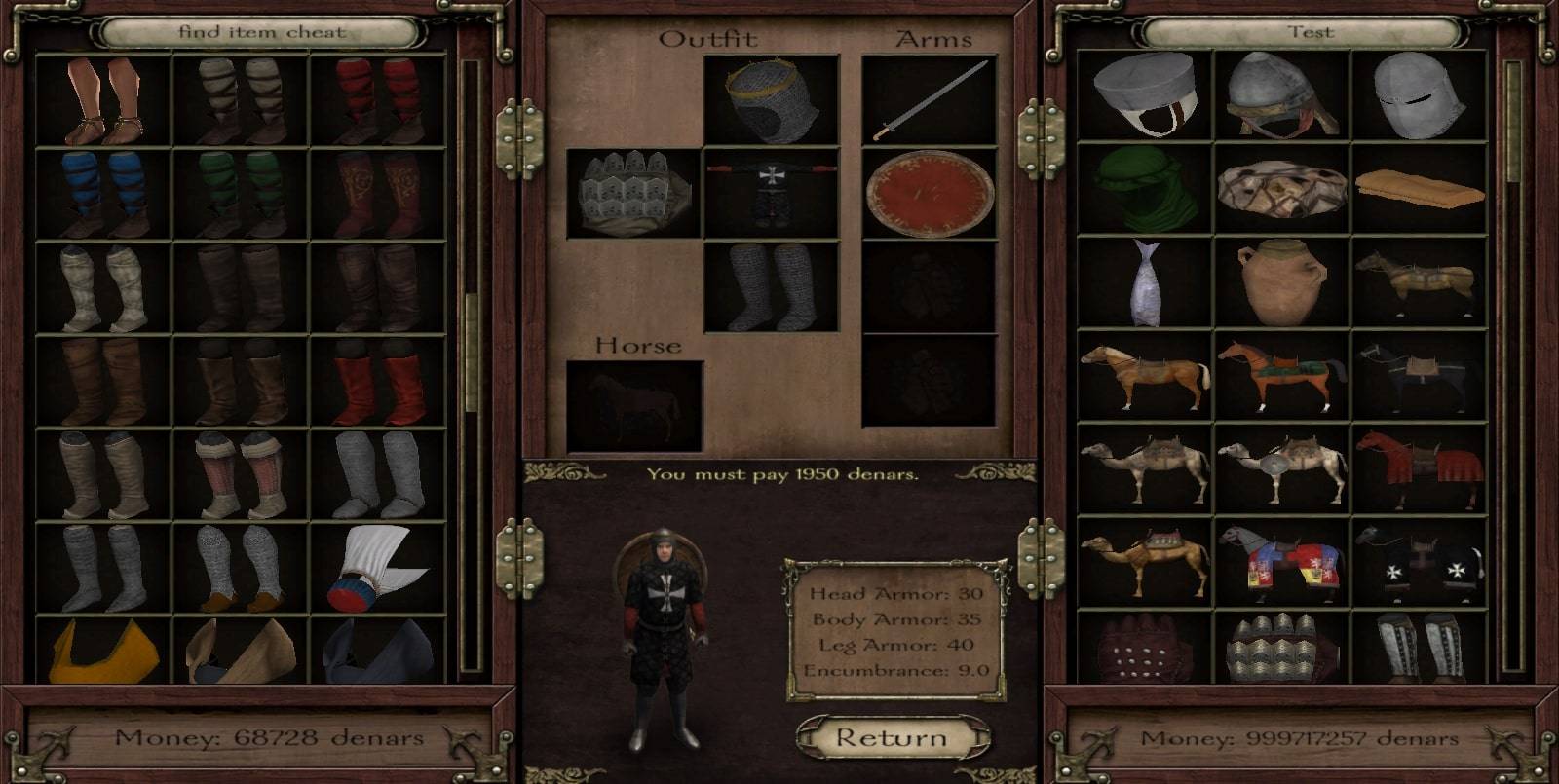Choose the red caparisoned warhorse

pyautogui.click(x=1419, y=469)
